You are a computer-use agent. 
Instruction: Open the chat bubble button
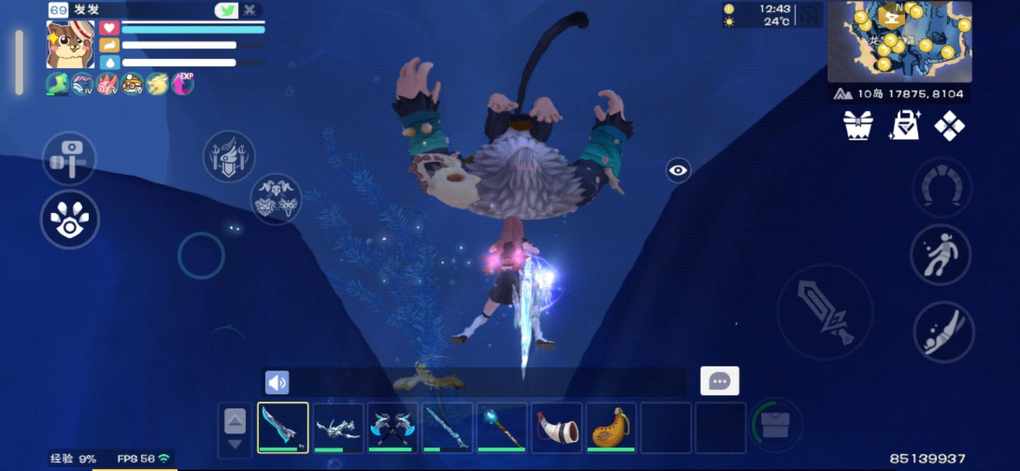(x=719, y=381)
